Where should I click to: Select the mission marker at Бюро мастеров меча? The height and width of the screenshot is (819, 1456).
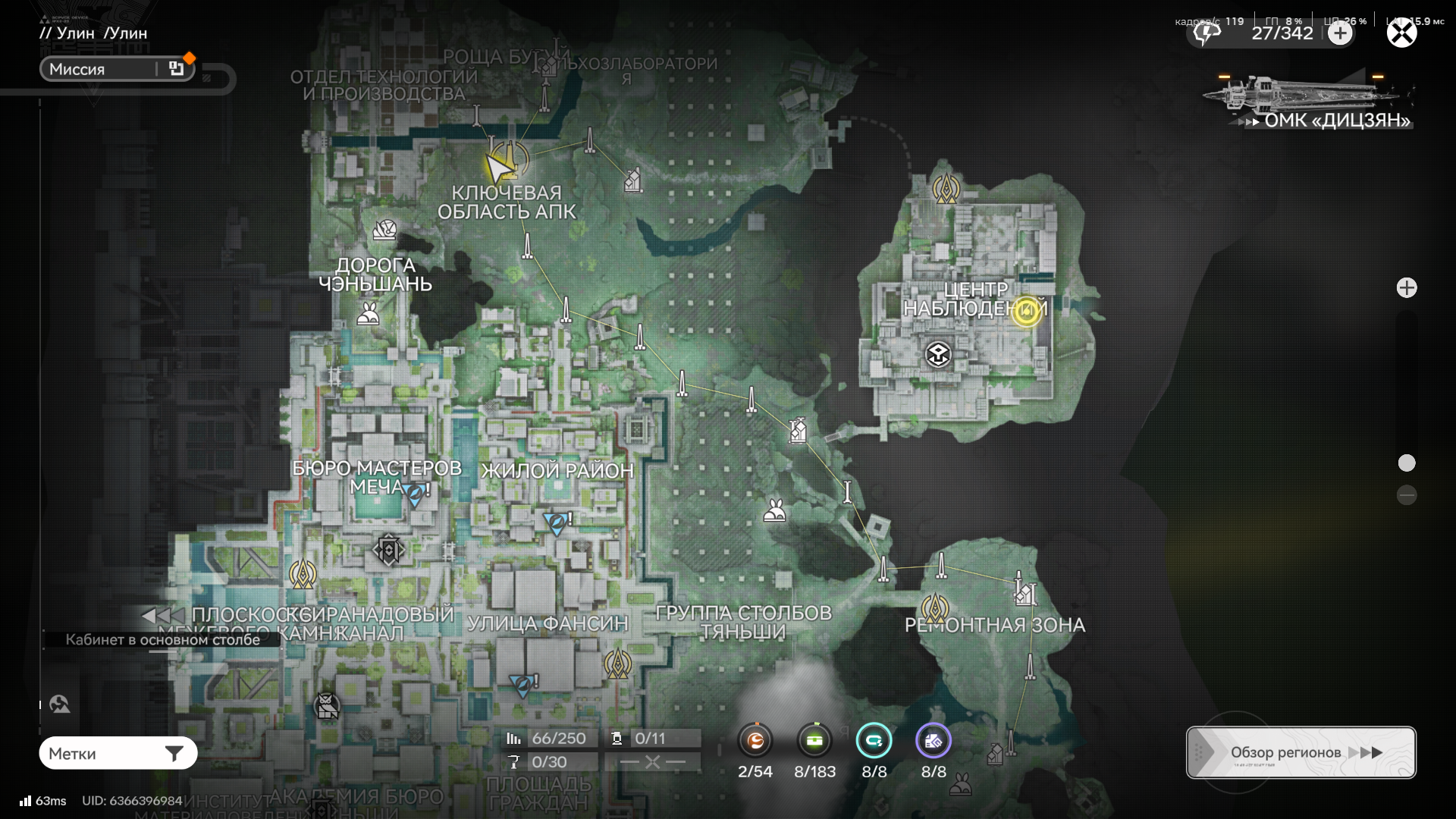click(415, 494)
